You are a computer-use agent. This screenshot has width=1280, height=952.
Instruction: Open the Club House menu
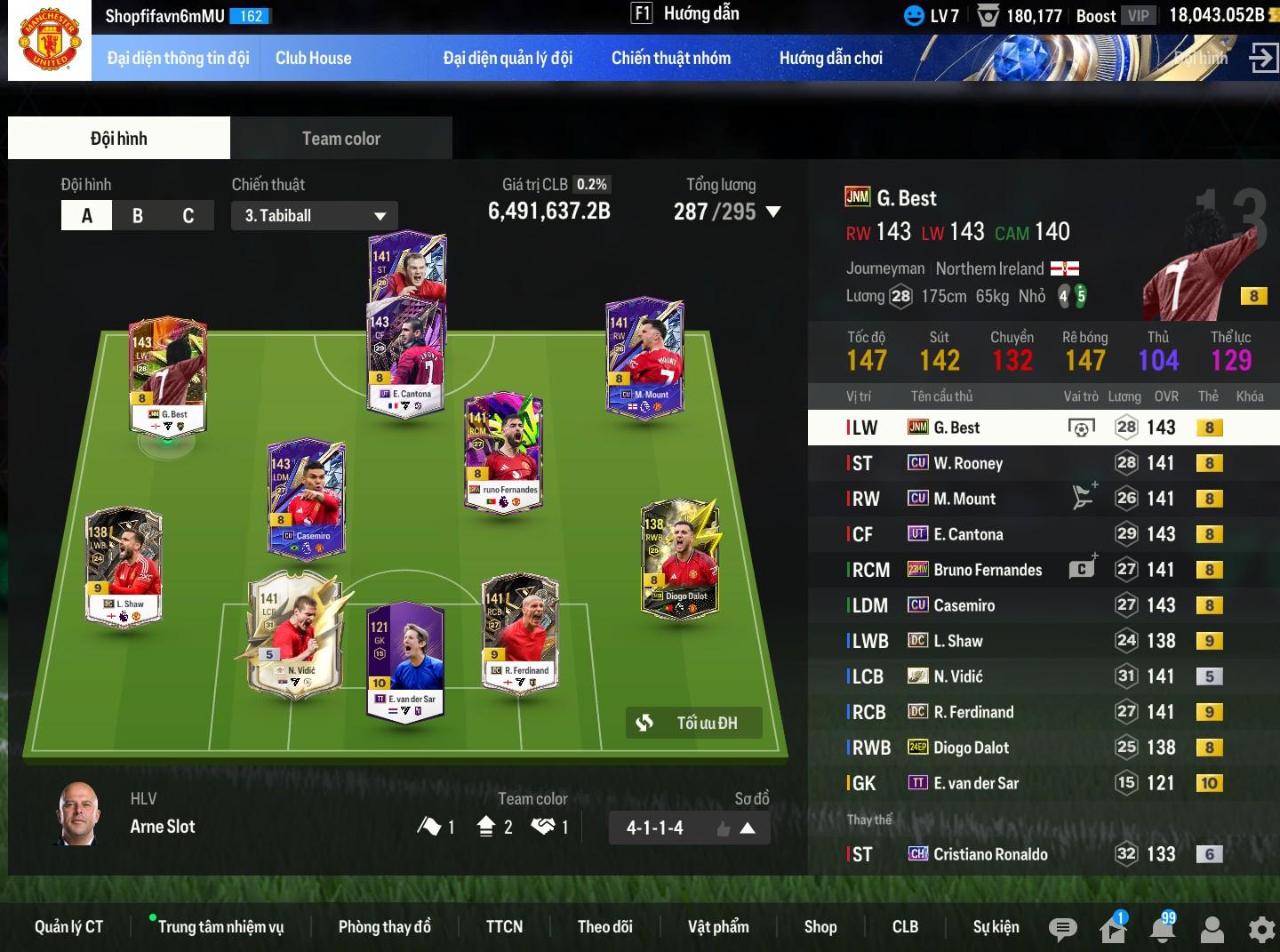tap(313, 59)
